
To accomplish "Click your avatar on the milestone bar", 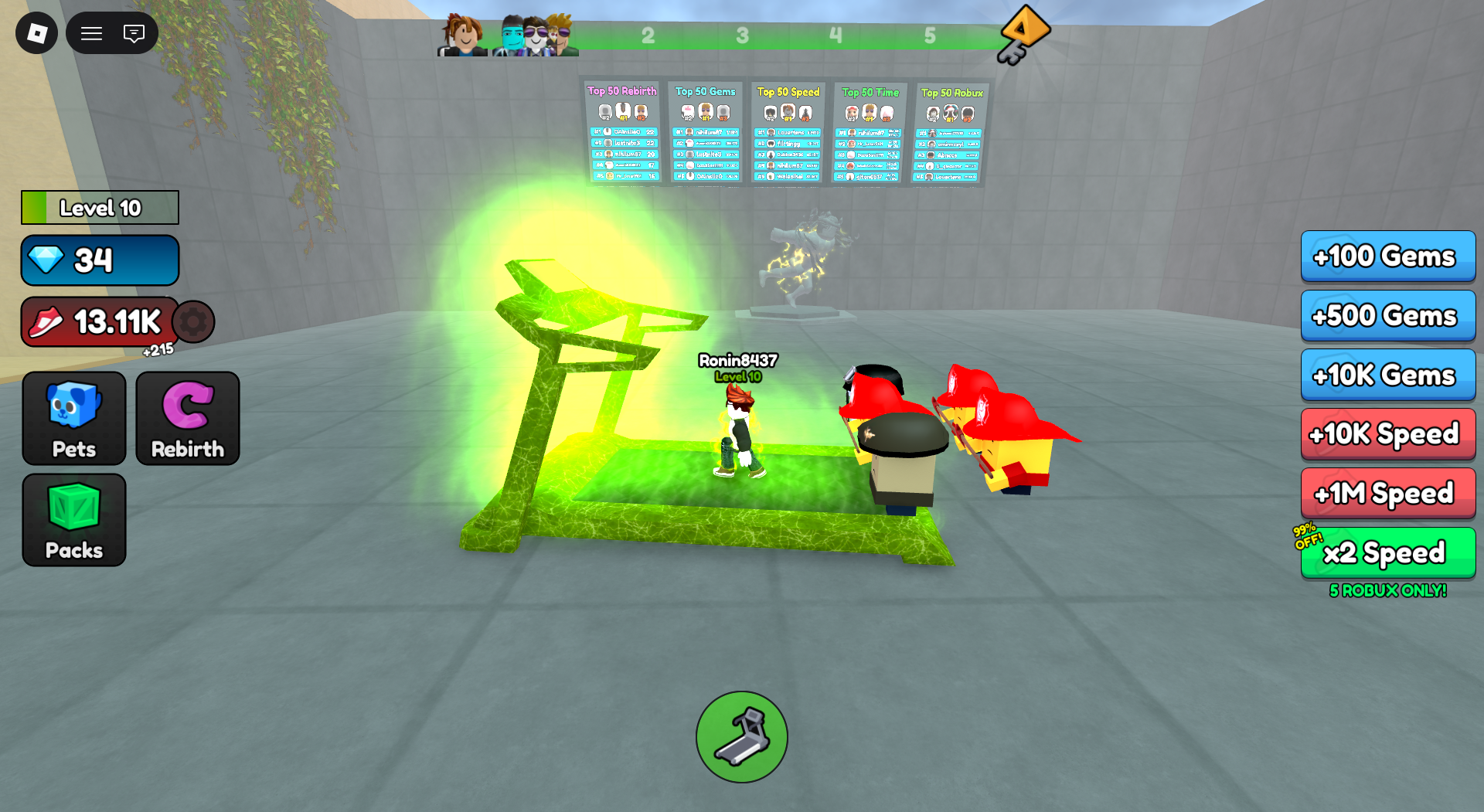I will 461,35.
